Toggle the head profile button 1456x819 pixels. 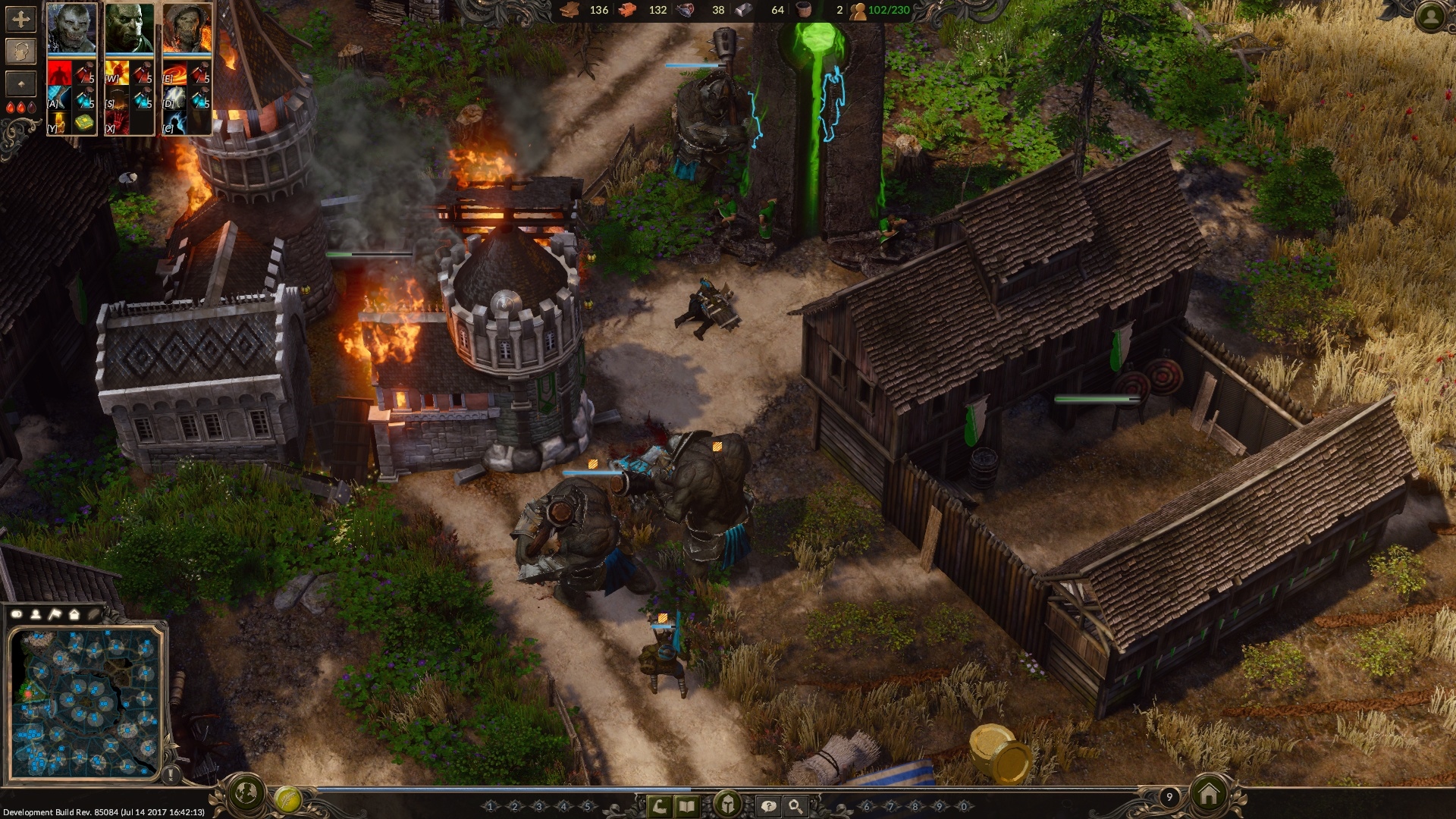point(20,51)
